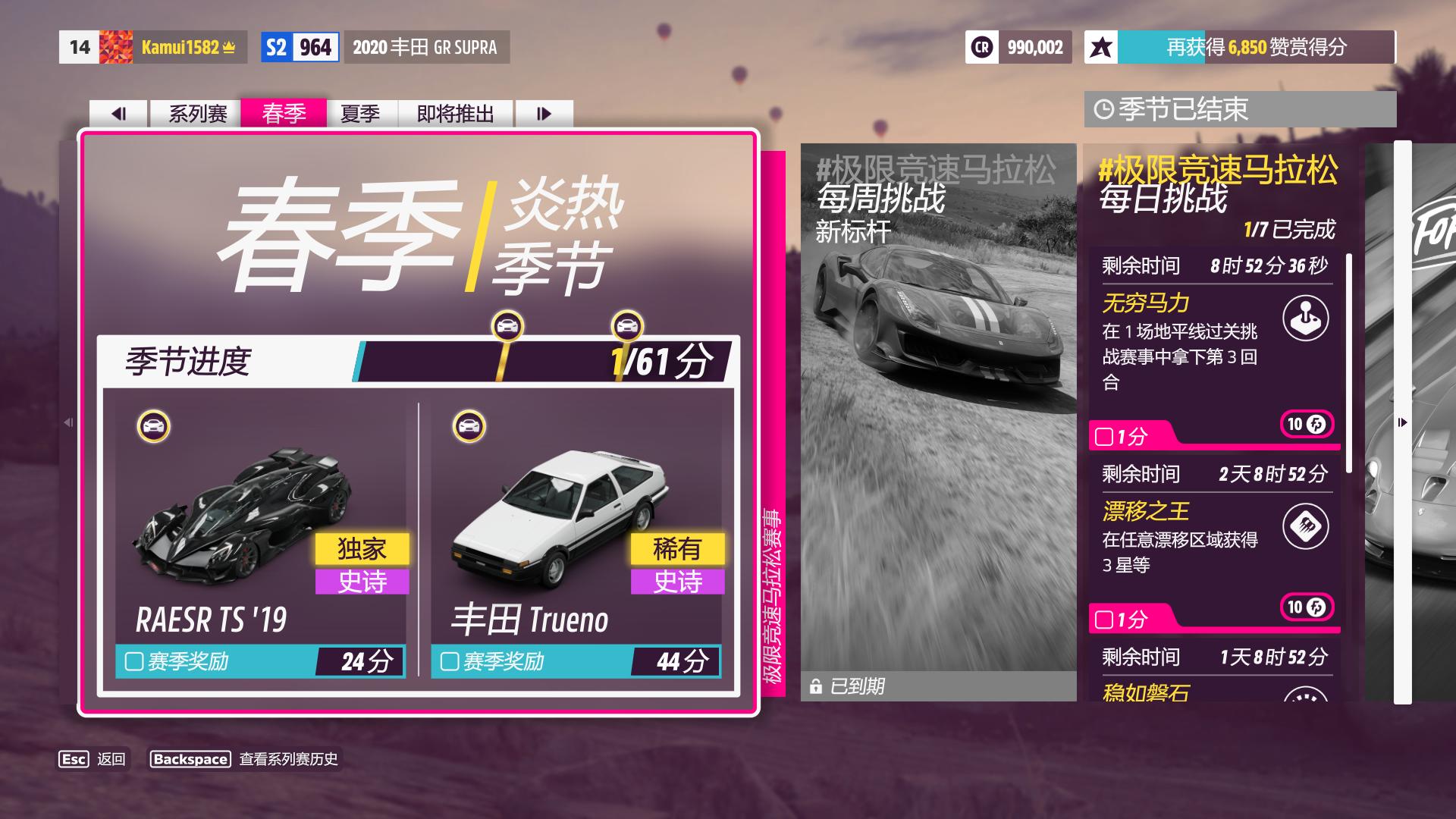1456x819 pixels.
Task: Switch to the 夏季 tab
Action: tap(362, 113)
